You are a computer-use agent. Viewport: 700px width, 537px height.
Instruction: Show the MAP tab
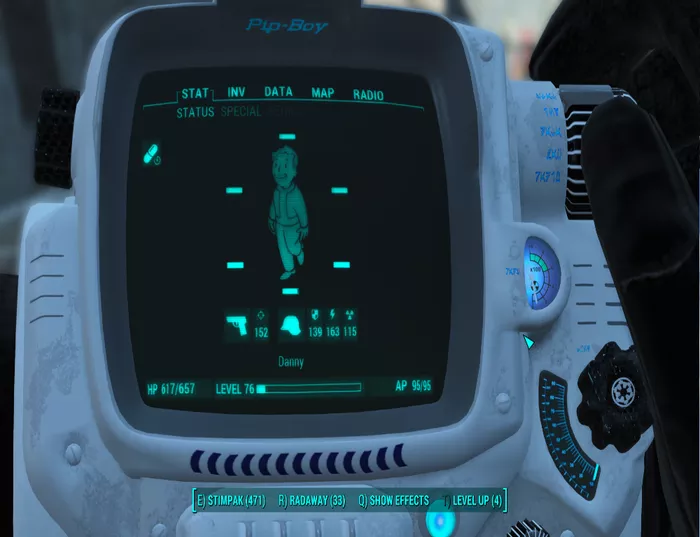[322, 93]
